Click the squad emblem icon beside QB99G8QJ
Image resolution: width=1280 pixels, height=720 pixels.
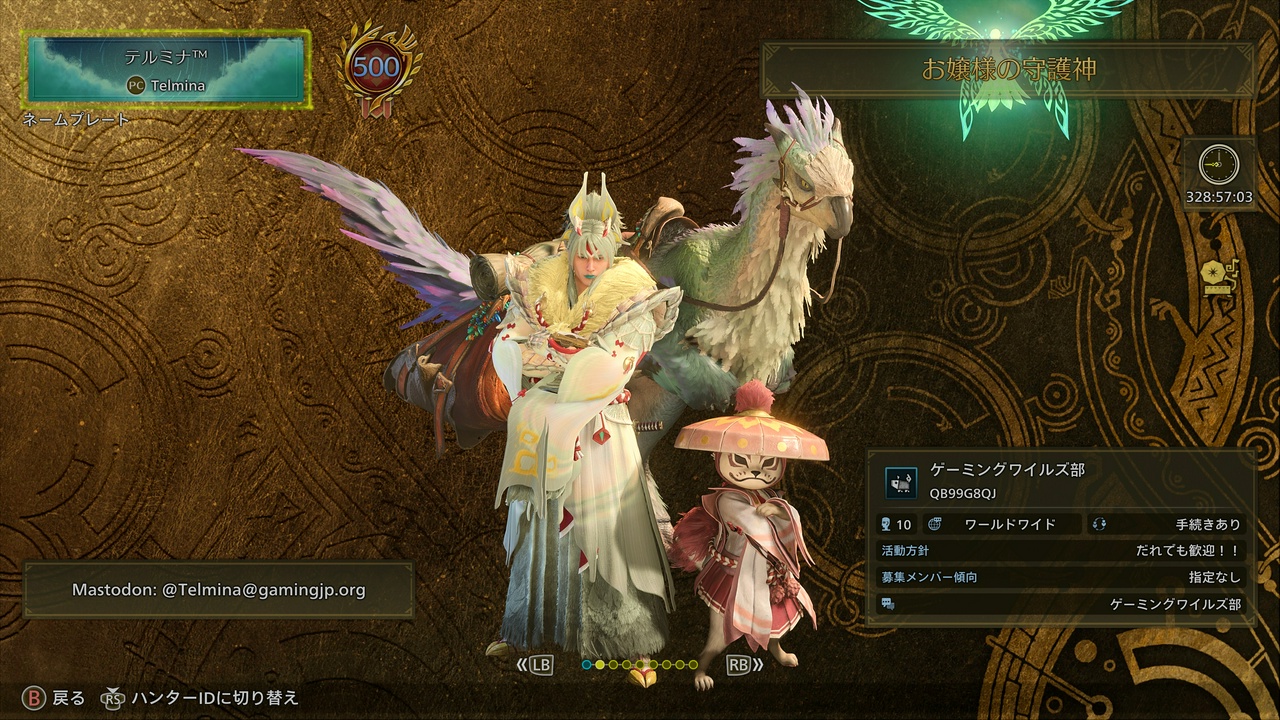(x=901, y=482)
